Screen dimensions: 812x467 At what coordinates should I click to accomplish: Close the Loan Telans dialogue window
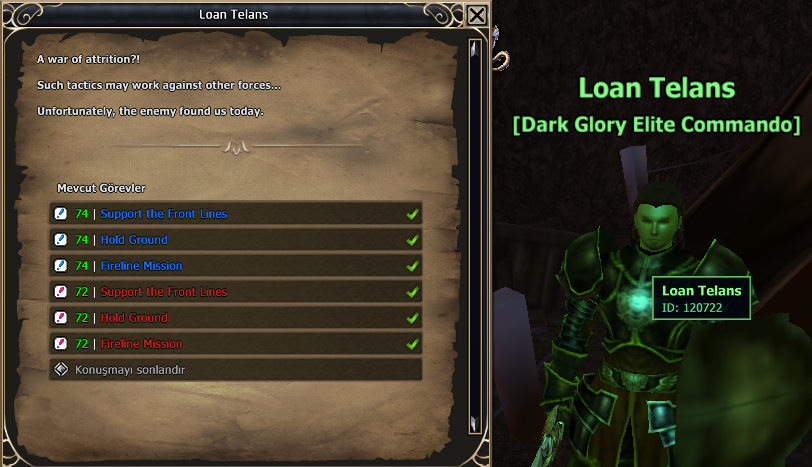pos(477,16)
